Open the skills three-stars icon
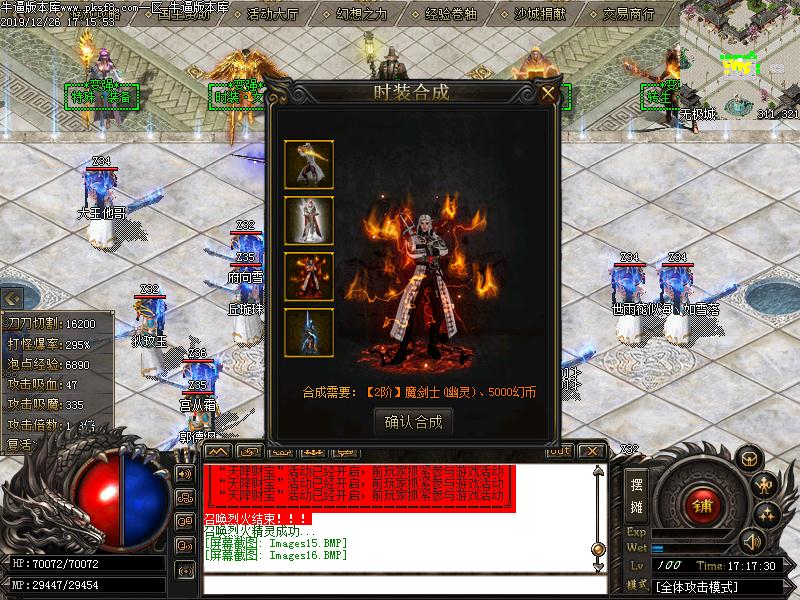Image resolution: width=800 pixels, height=600 pixels. (766, 514)
